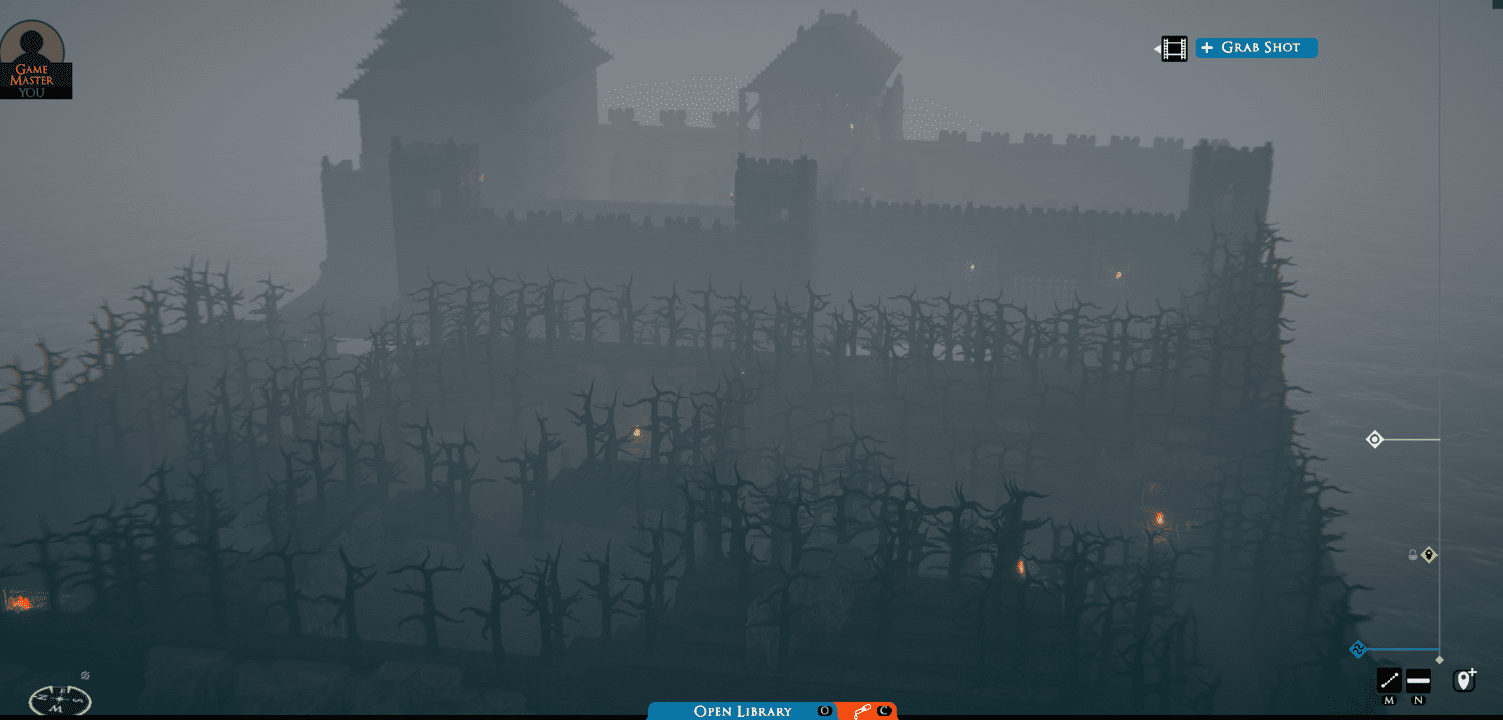Click the add map pin icon
This screenshot has width=1503, height=720.
[1465, 680]
